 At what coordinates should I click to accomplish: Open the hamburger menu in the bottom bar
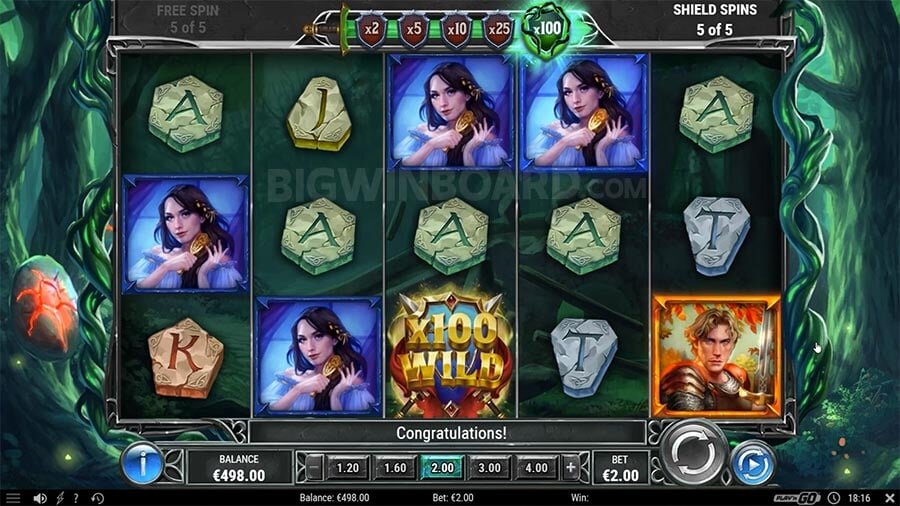point(13,498)
